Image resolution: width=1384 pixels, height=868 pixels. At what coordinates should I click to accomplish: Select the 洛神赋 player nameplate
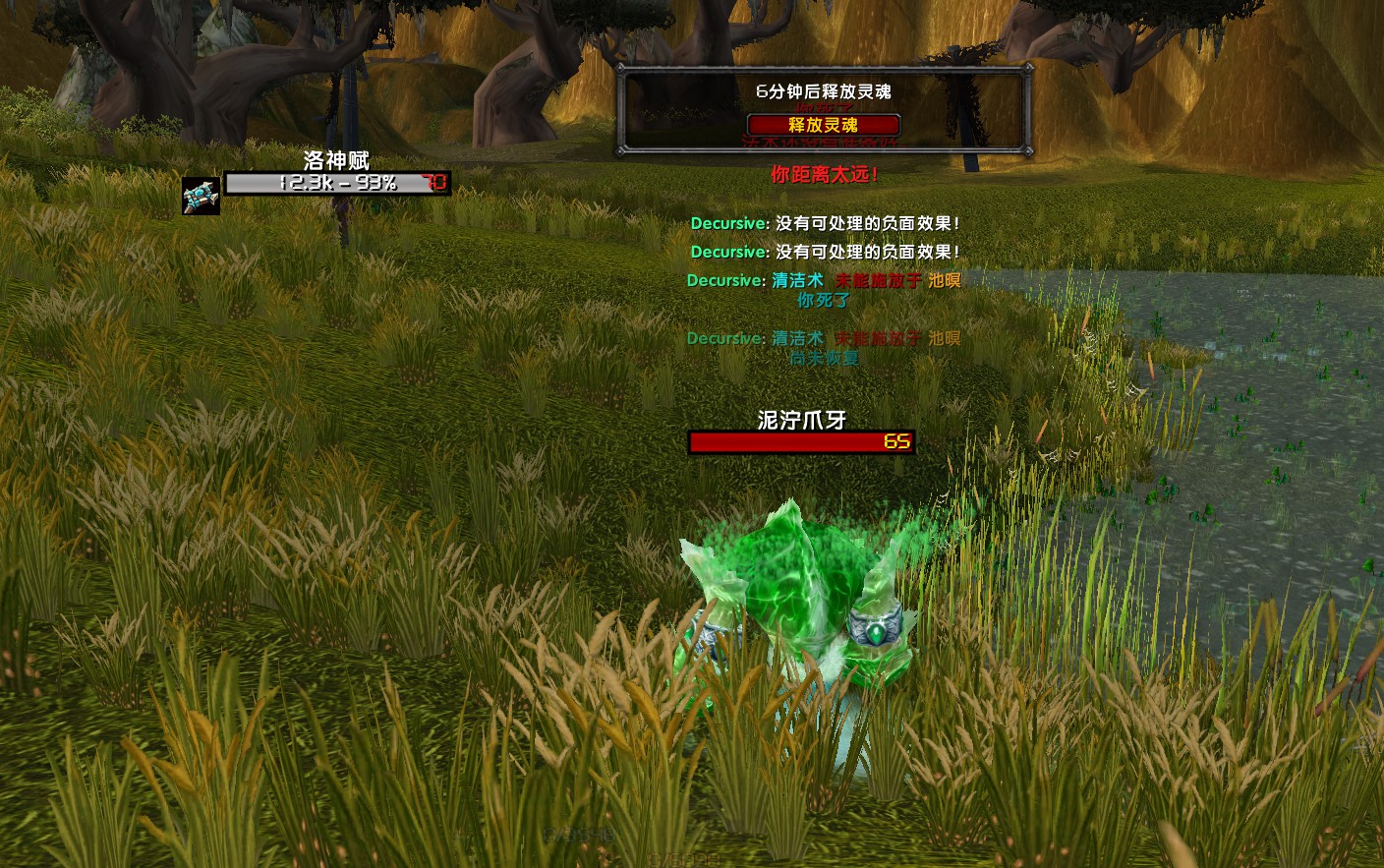[337, 183]
